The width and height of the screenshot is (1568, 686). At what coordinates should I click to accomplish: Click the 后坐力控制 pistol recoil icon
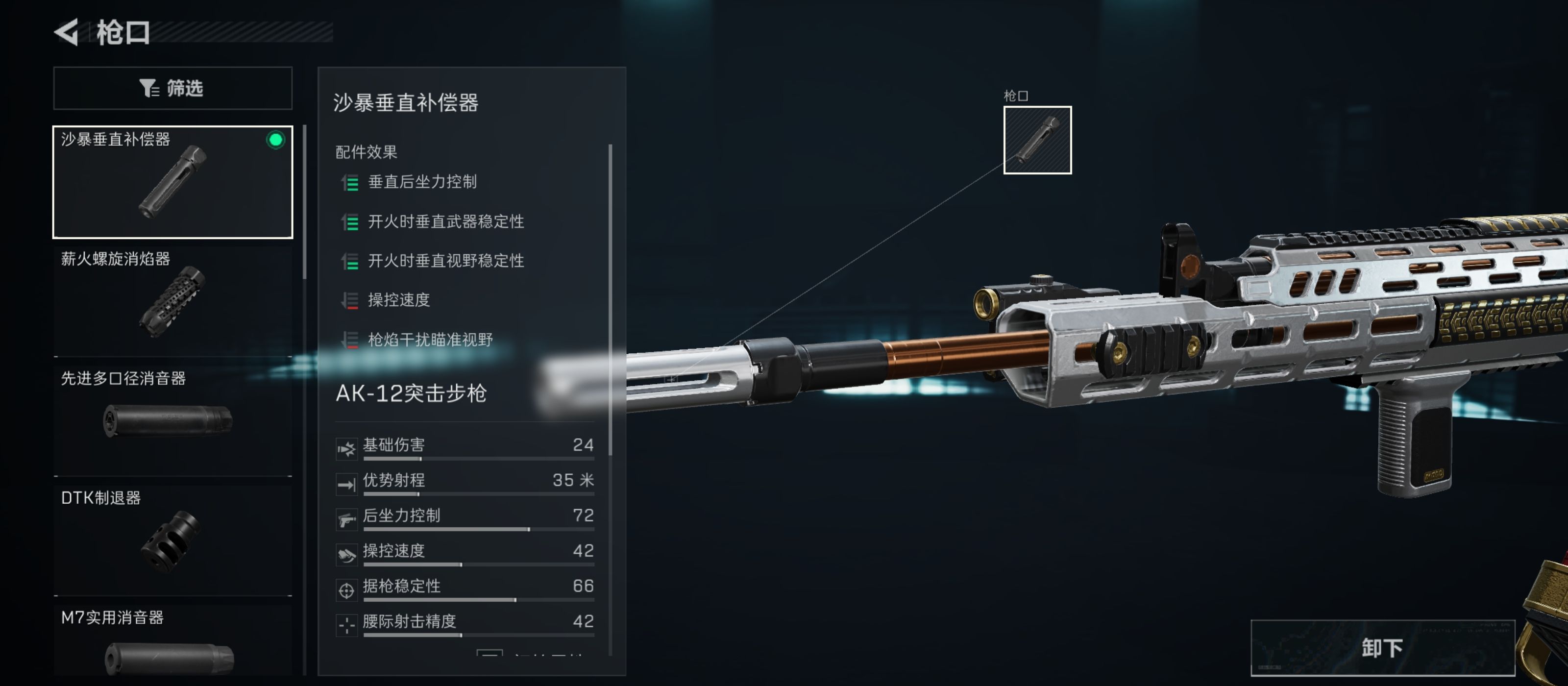347,520
